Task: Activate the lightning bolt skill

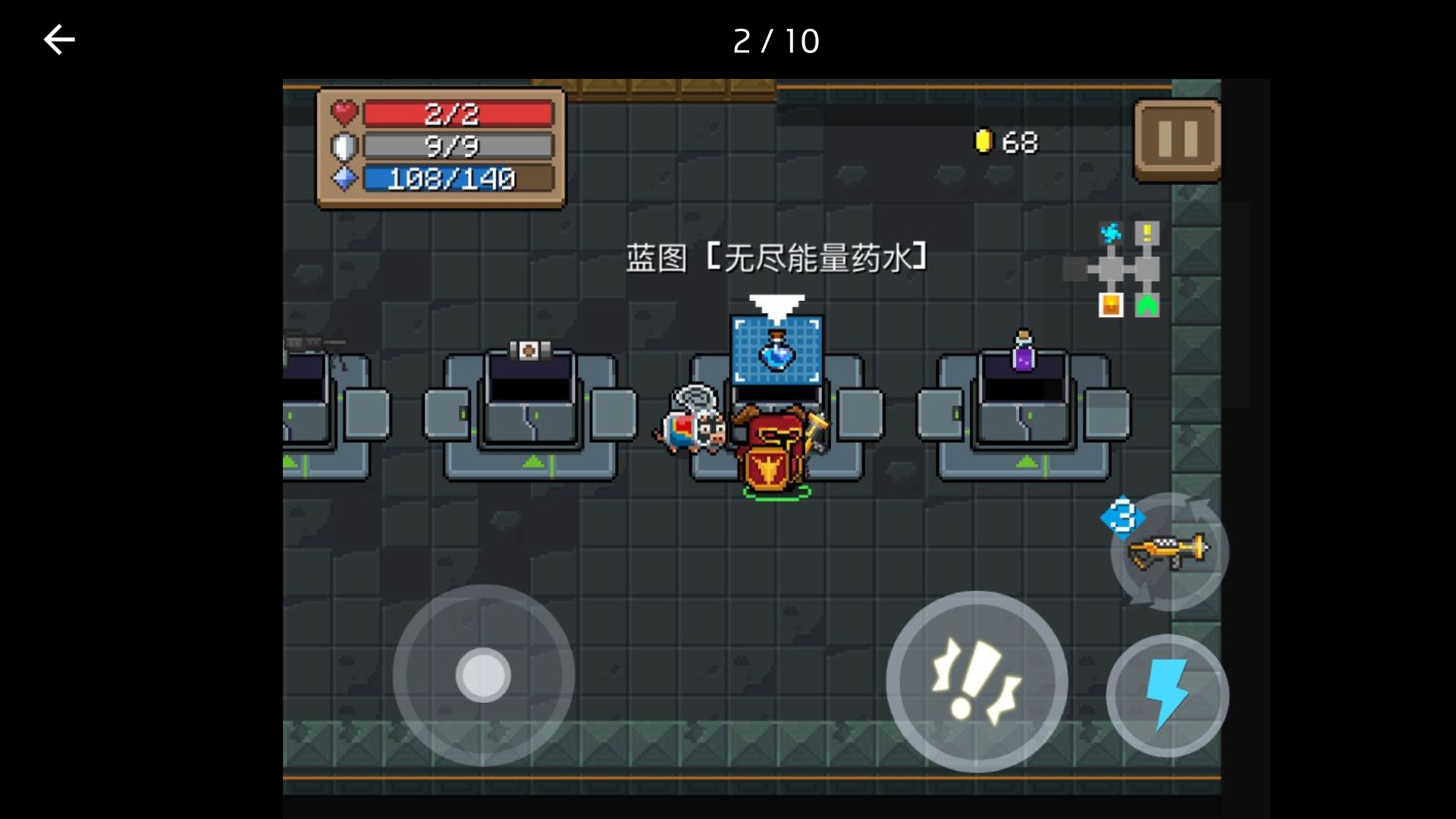Action: point(1167,695)
